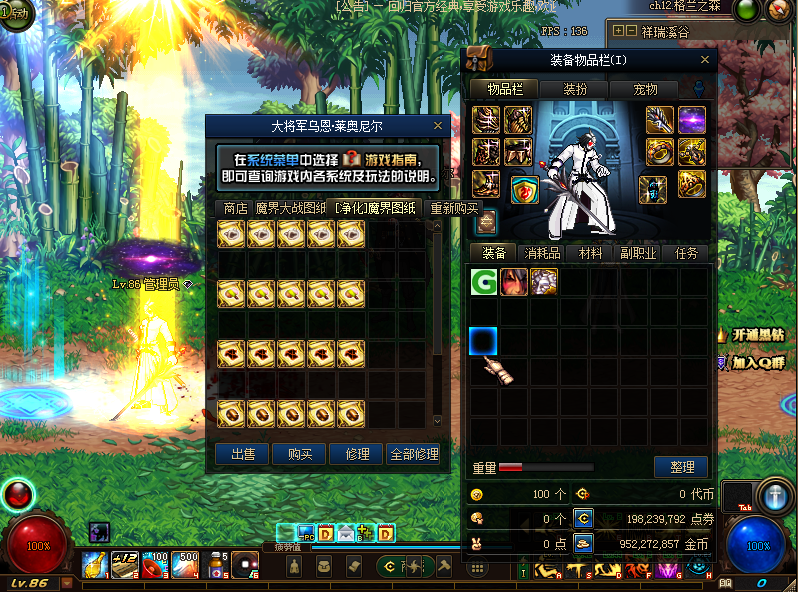Switch to the 商店 shop tab
798x592 pixels.
[x=235, y=208]
